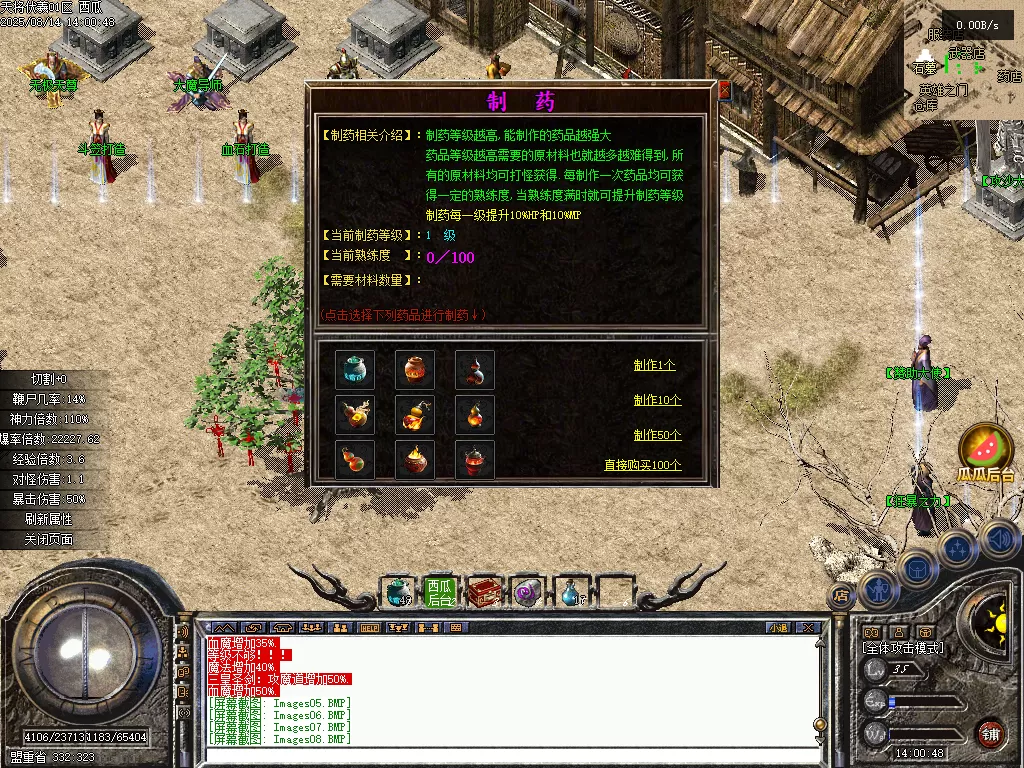Close the 制药 crafting window
Image resolution: width=1024 pixels, height=768 pixels.
pyautogui.click(x=724, y=91)
